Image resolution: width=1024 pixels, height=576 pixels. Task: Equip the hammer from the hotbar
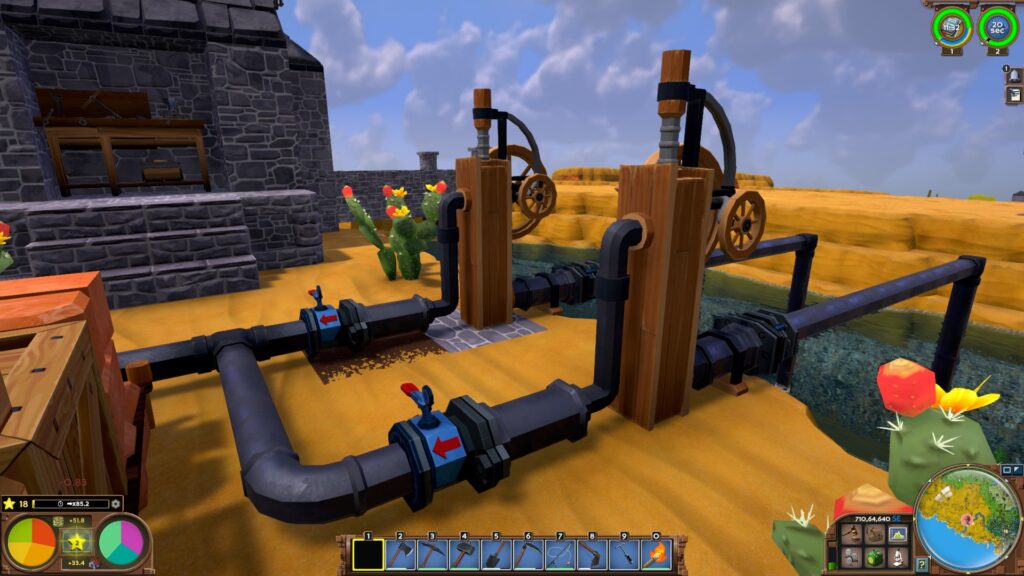(x=464, y=553)
